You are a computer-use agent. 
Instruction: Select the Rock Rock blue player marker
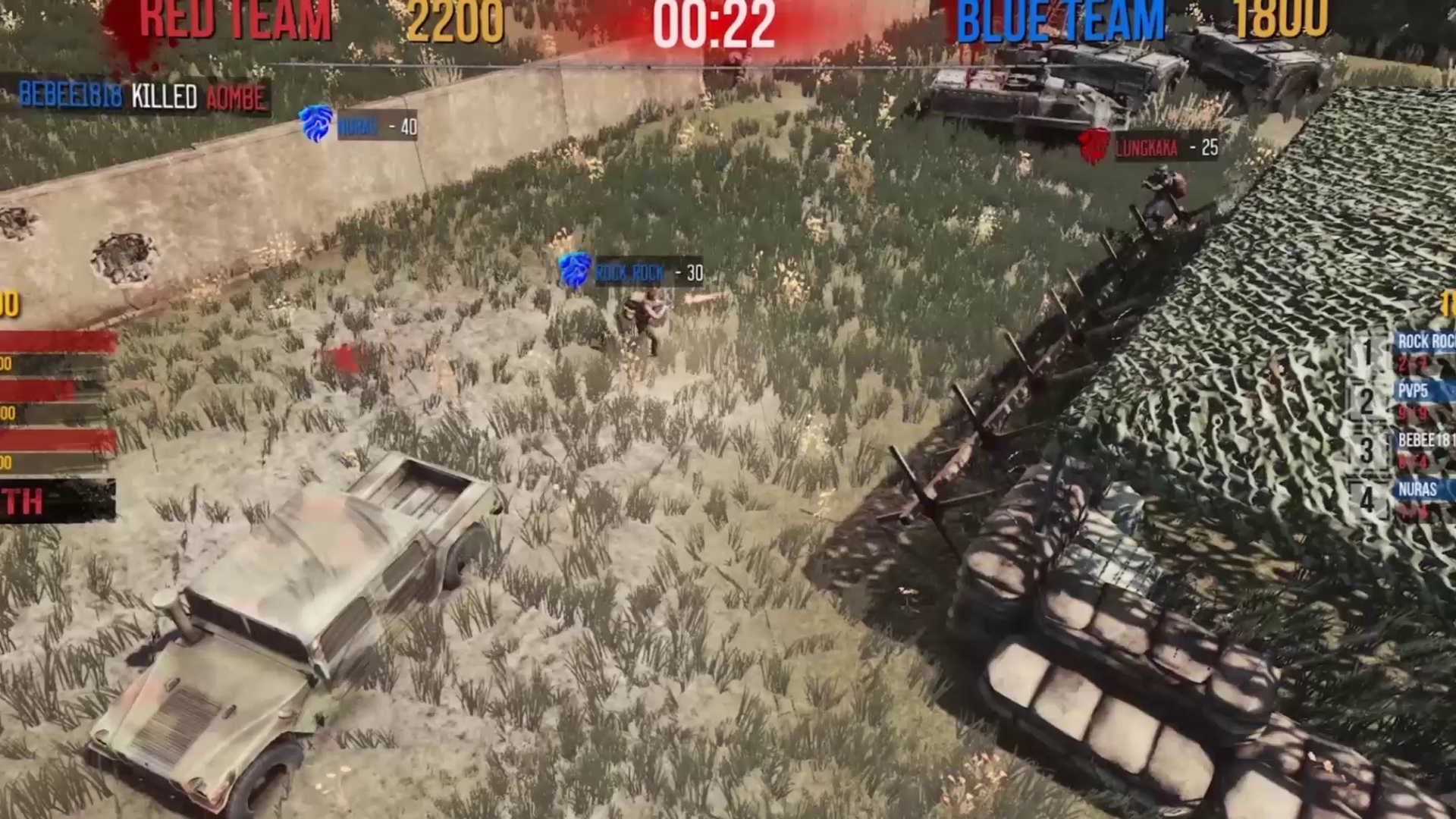631,271
